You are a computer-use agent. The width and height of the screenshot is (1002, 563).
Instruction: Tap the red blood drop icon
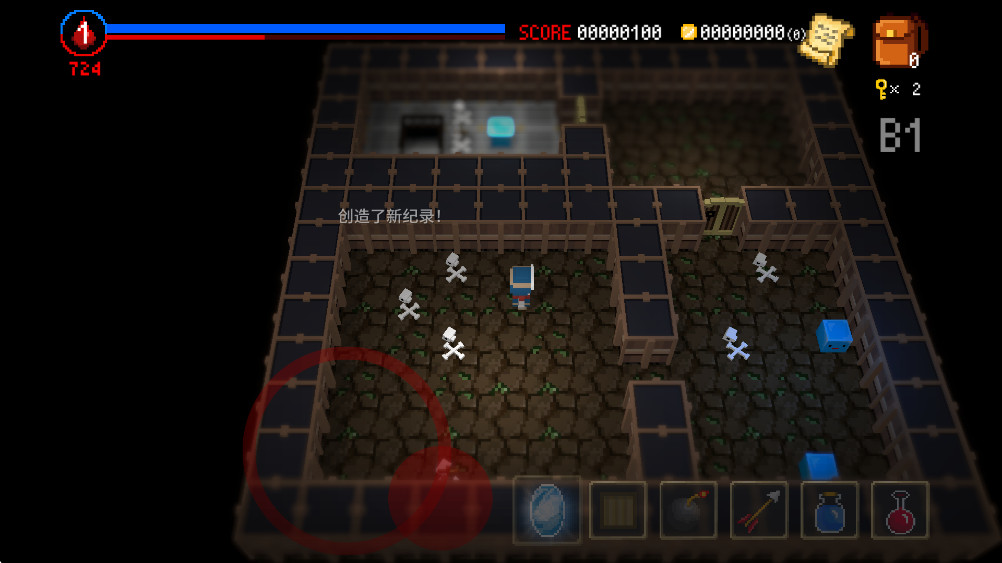pos(84,34)
